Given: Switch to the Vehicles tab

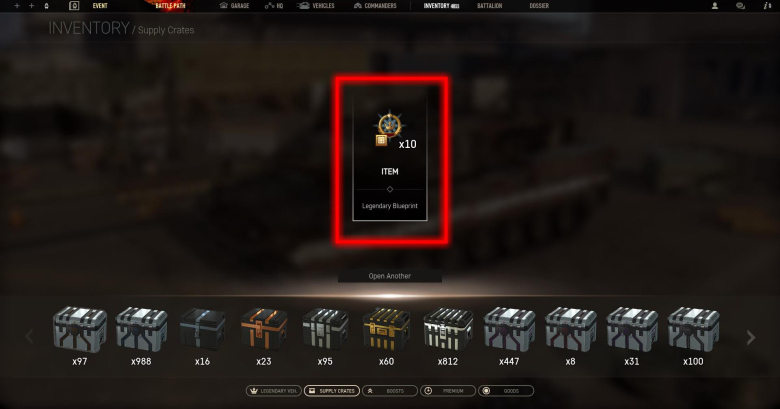Looking at the screenshot, I should pos(316,6).
